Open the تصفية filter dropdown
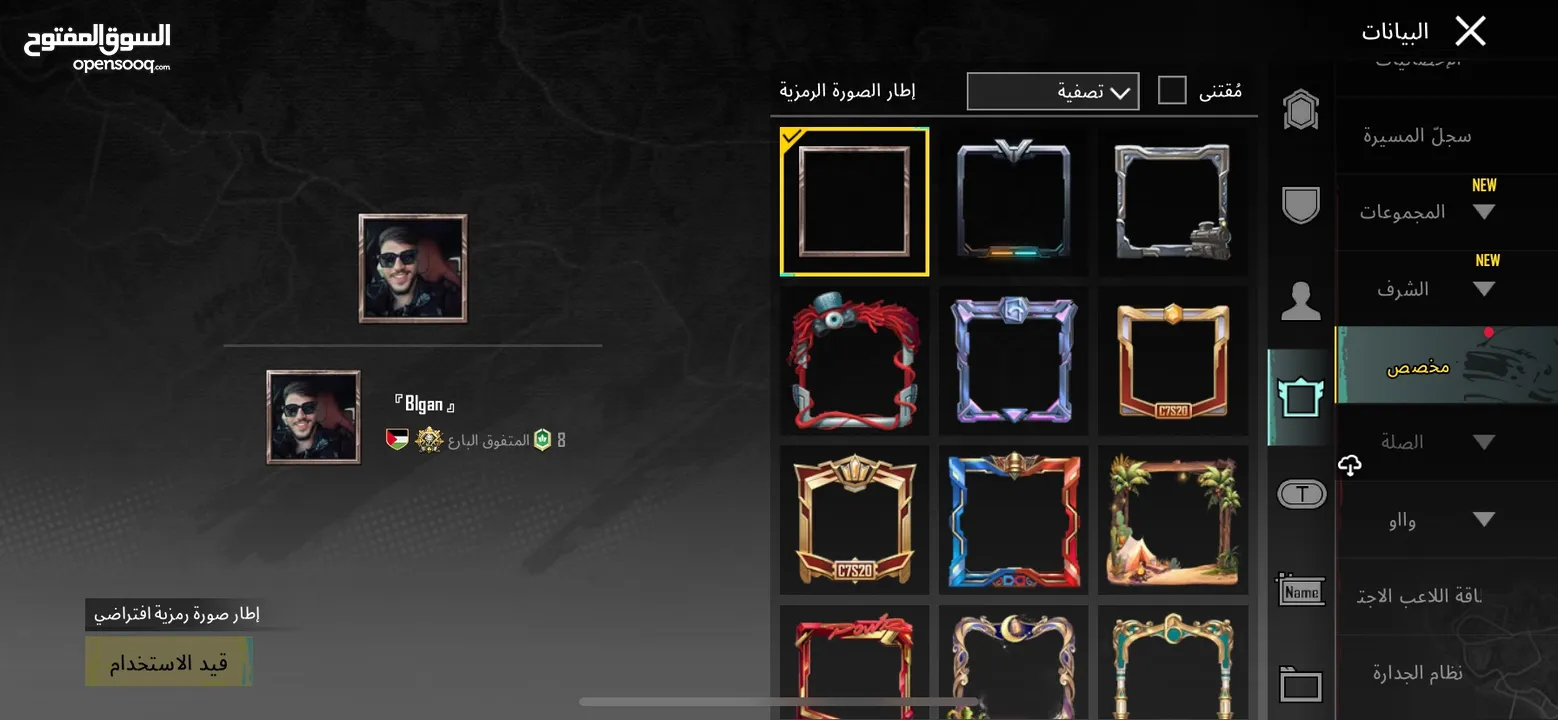The width and height of the screenshot is (1558, 720). [1052, 91]
